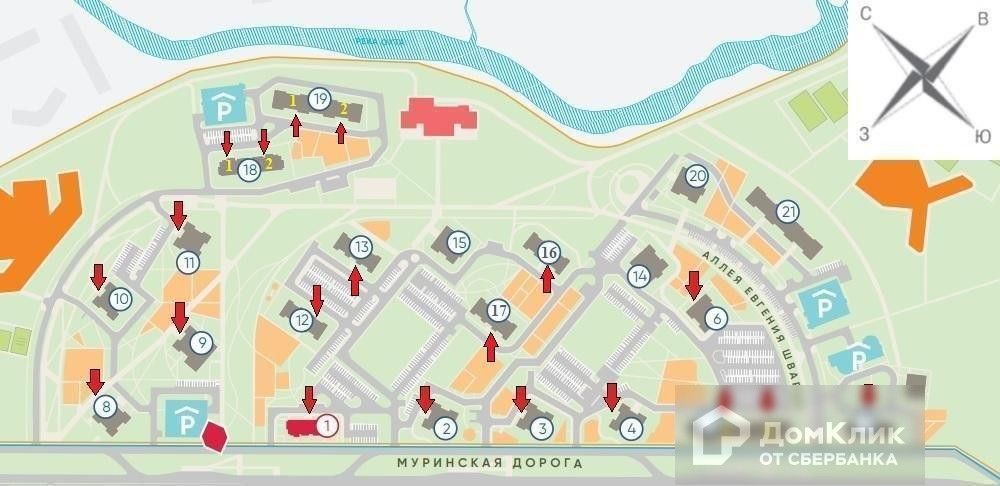Choose the building 14 map marker
Viewport: 1000px width, 486px height.
point(640,275)
